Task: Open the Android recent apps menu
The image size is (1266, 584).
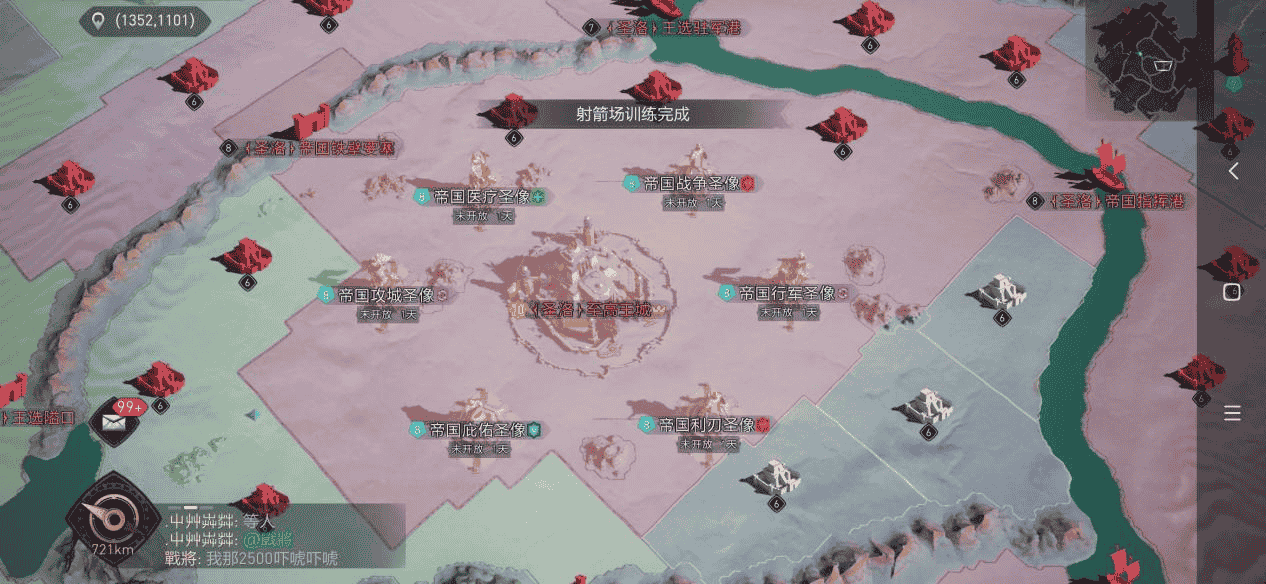Action: (x=1232, y=413)
